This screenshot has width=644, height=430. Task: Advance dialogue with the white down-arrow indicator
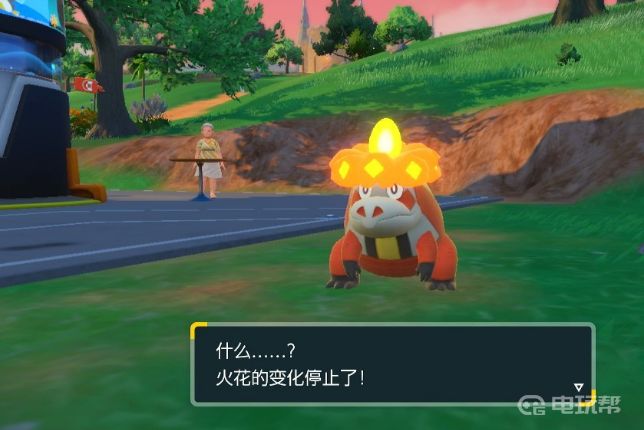pos(578,387)
